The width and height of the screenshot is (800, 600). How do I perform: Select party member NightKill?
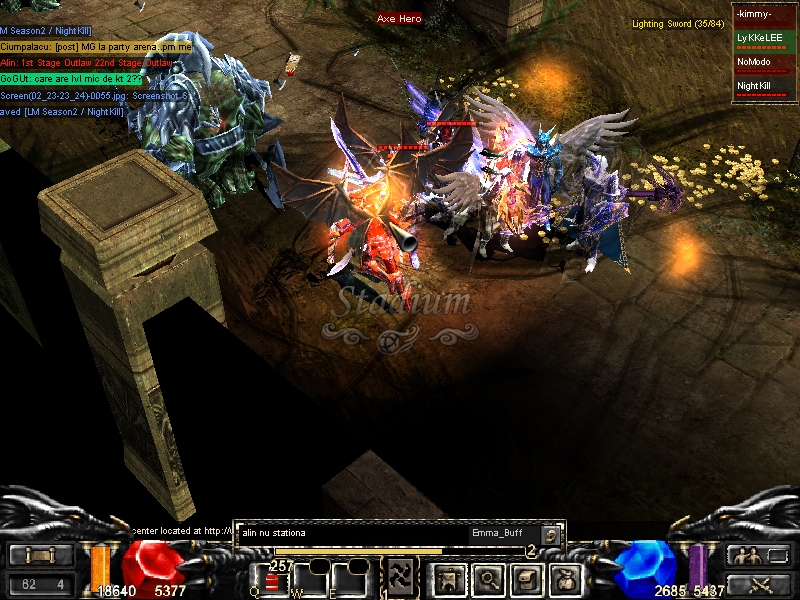pos(763,87)
